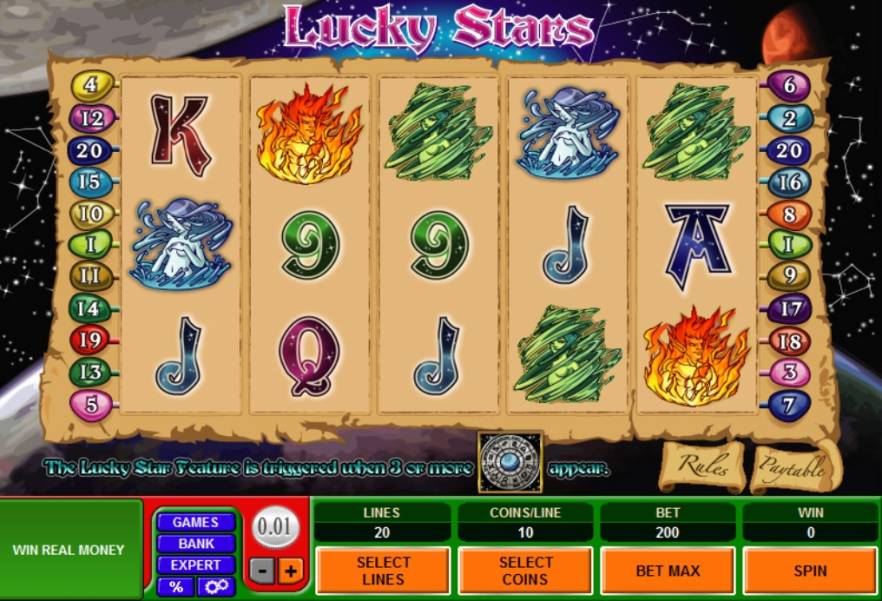882x601 pixels.
Task: Select payline 7 marker on right
Action: tap(790, 406)
